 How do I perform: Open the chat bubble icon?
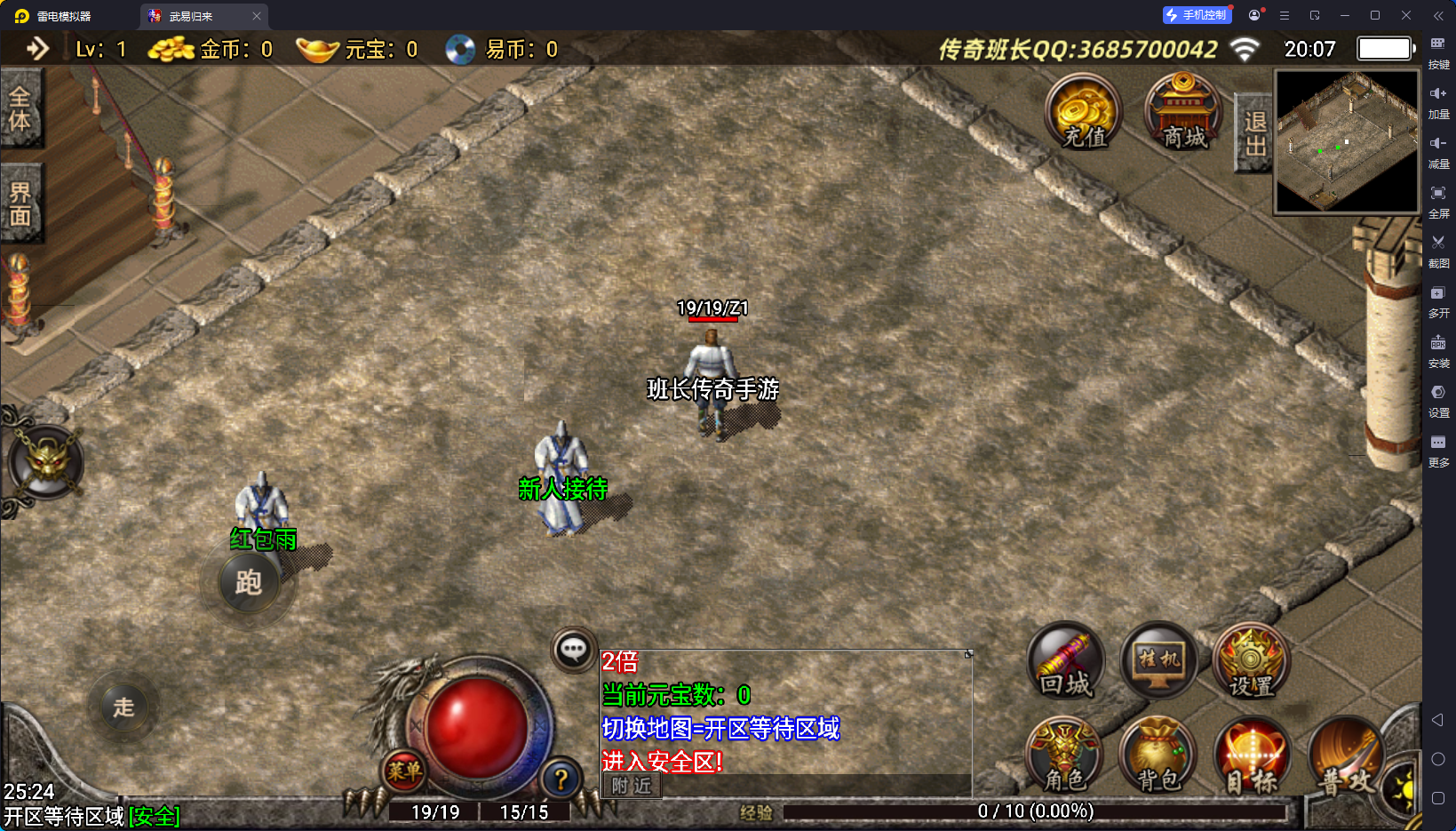coord(573,650)
